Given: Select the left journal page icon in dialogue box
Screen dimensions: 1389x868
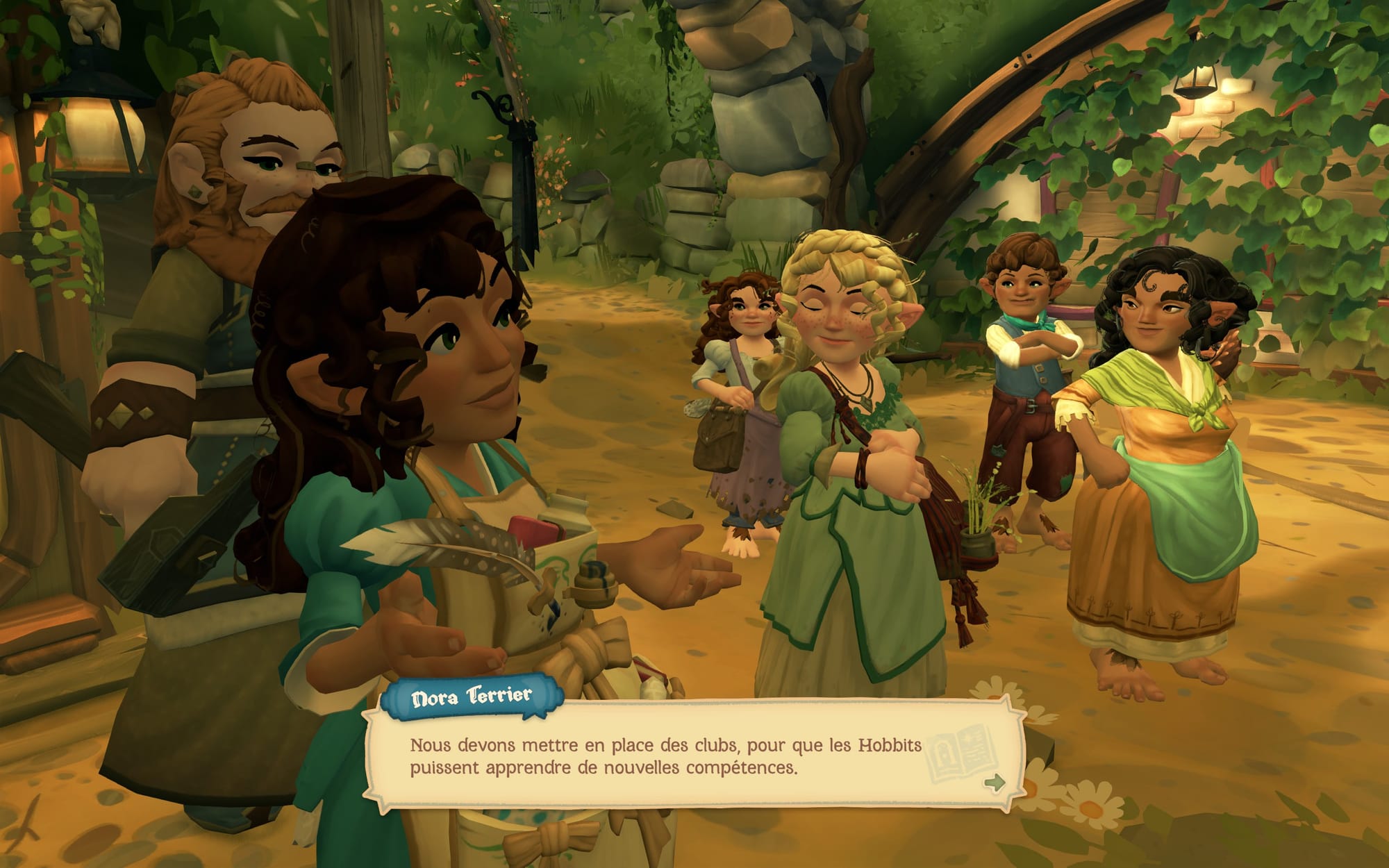Looking at the screenshot, I should (x=942, y=750).
